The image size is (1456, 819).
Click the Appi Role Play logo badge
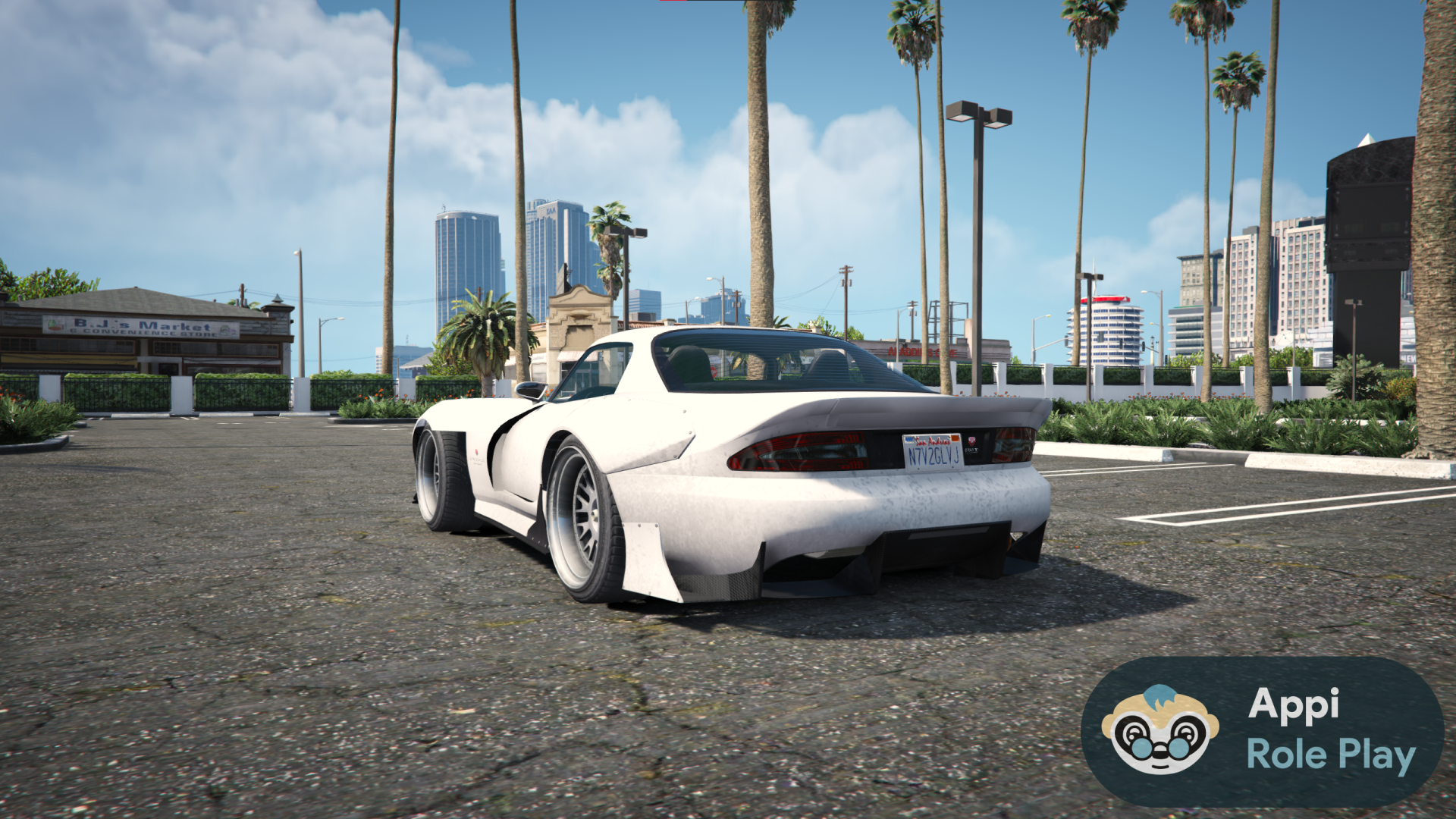click(1262, 731)
